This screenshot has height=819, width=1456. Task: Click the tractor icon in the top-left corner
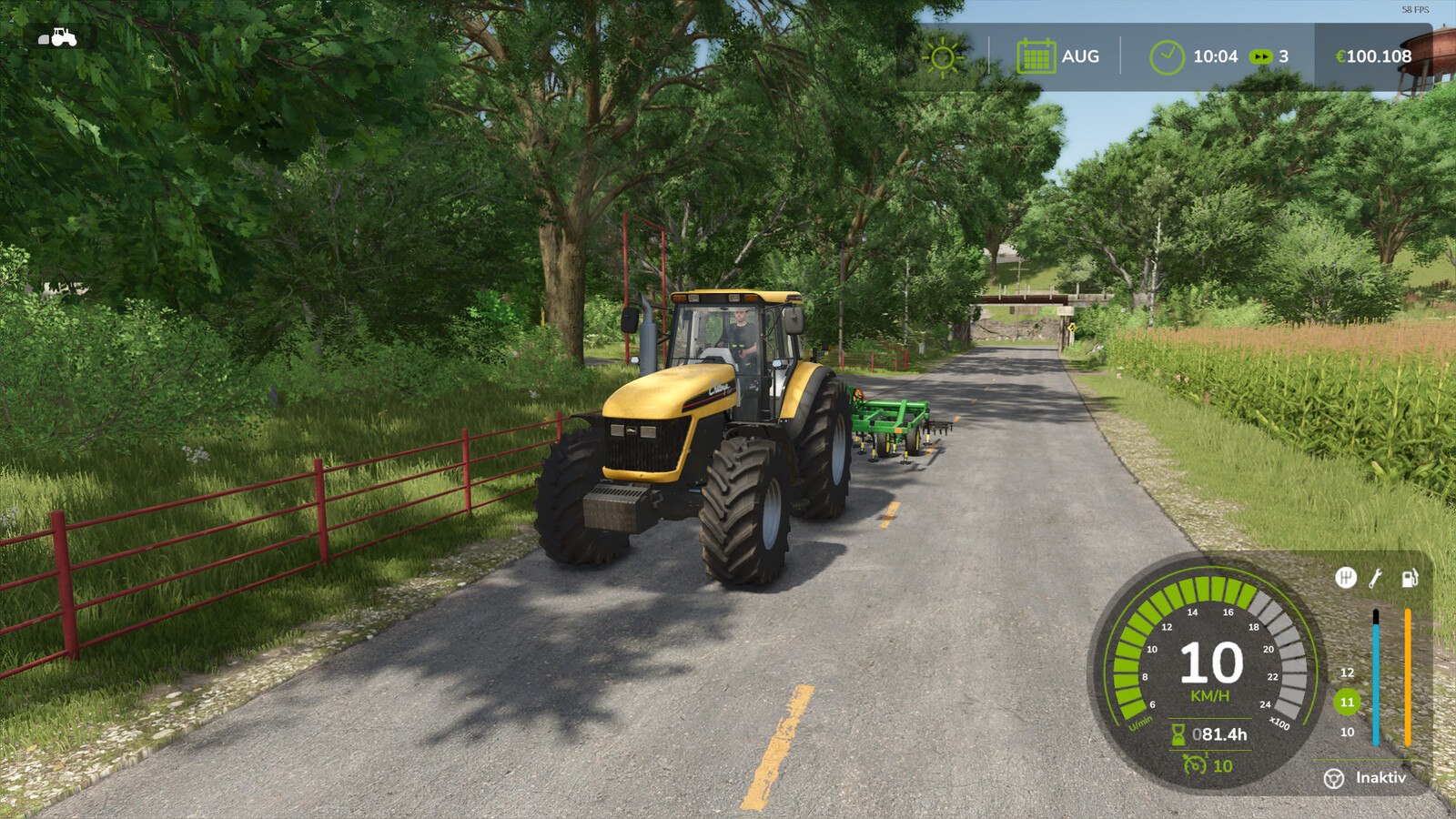(x=57, y=37)
